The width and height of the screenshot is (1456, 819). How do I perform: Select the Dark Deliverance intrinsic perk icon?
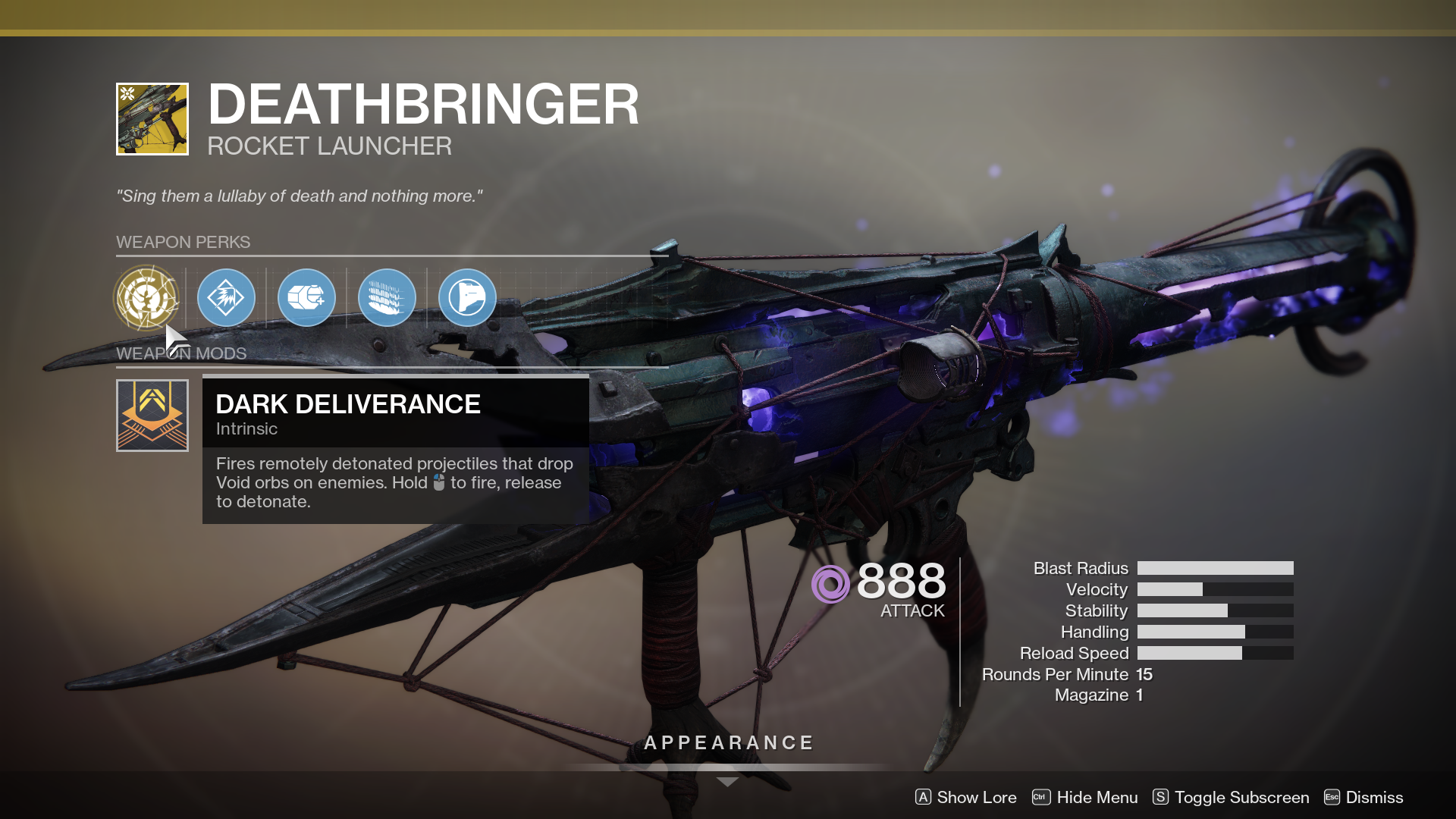coord(148,298)
